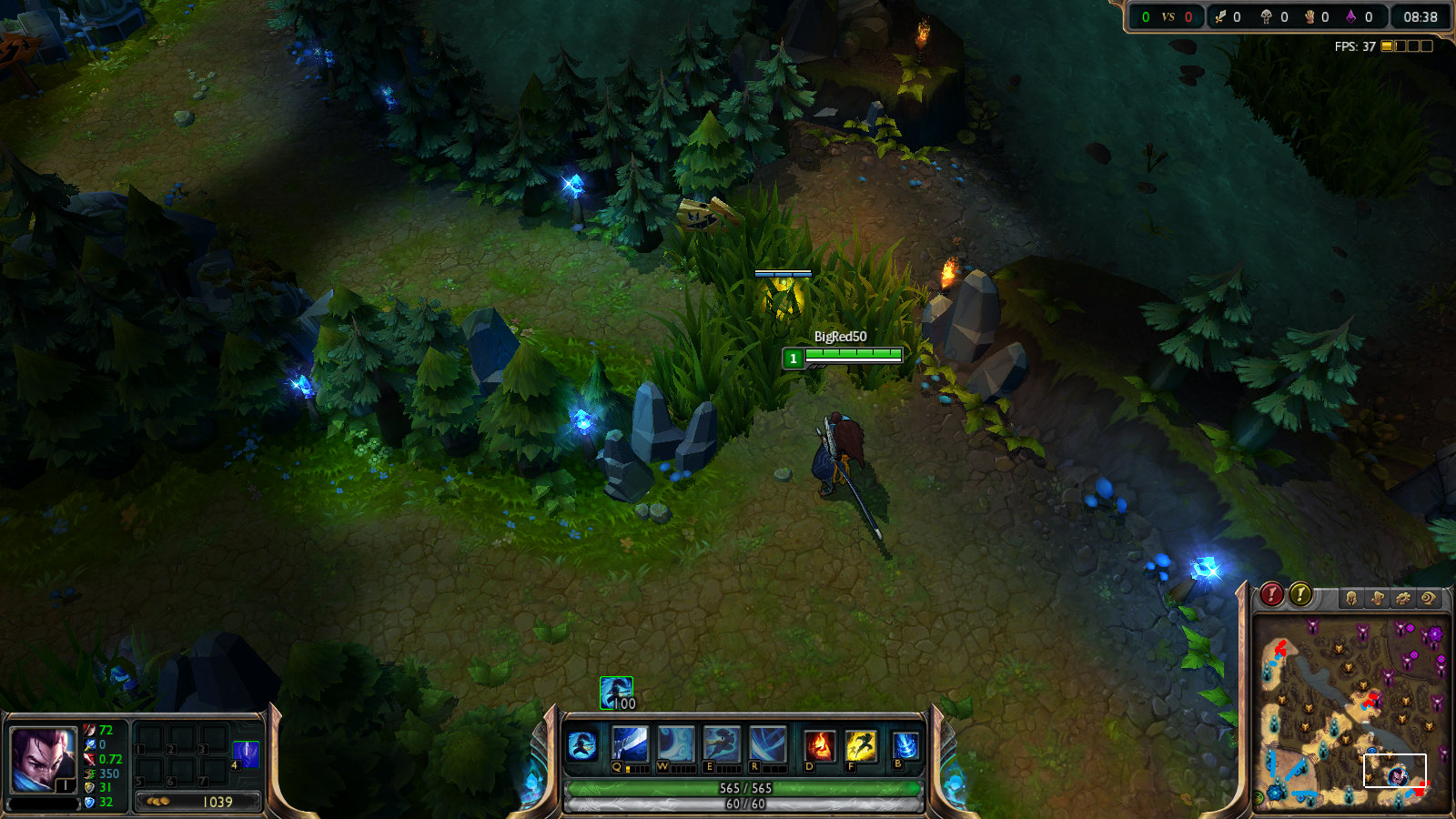This screenshot has width=1456, height=819.
Task: Click the R ultimate ability icon
Action: 767,743
